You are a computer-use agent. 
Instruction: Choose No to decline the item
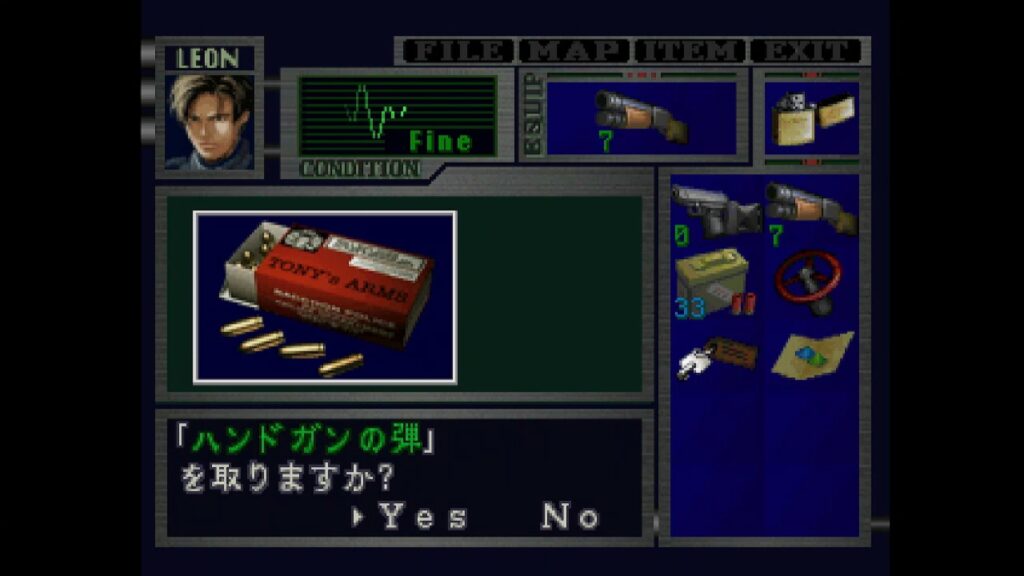point(571,517)
